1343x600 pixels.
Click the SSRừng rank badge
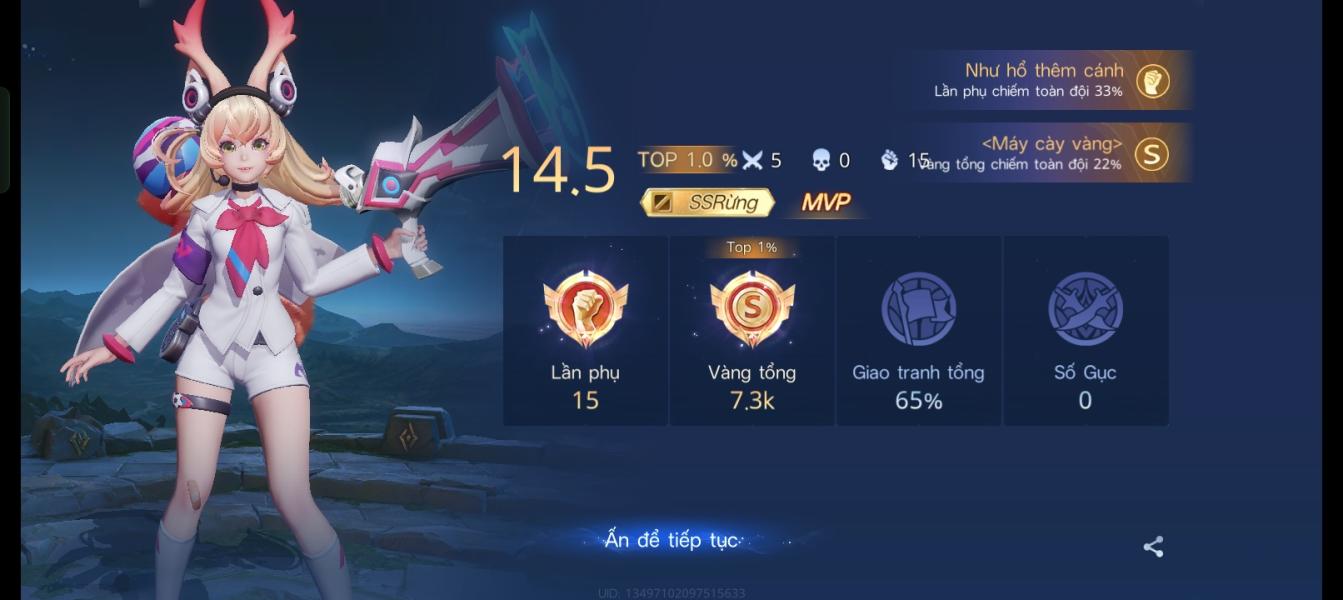pyautogui.click(x=707, y=202)
